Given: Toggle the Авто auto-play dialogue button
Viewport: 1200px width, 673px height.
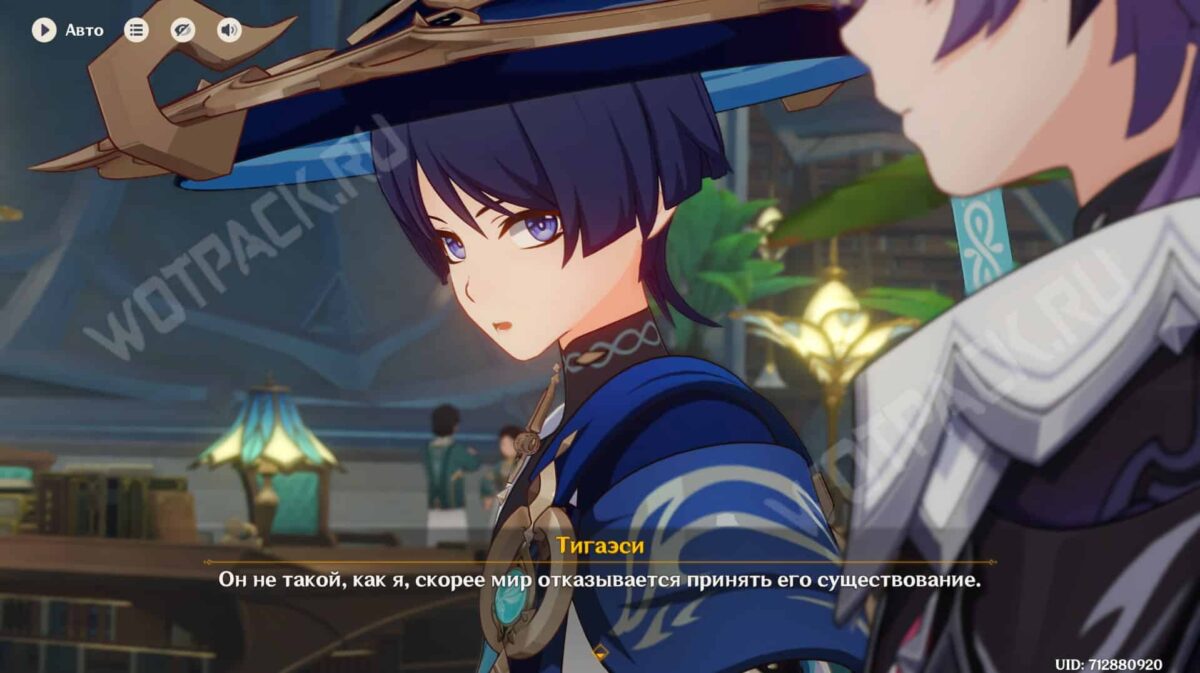Looking at the screenshot, I should [44, 30].
